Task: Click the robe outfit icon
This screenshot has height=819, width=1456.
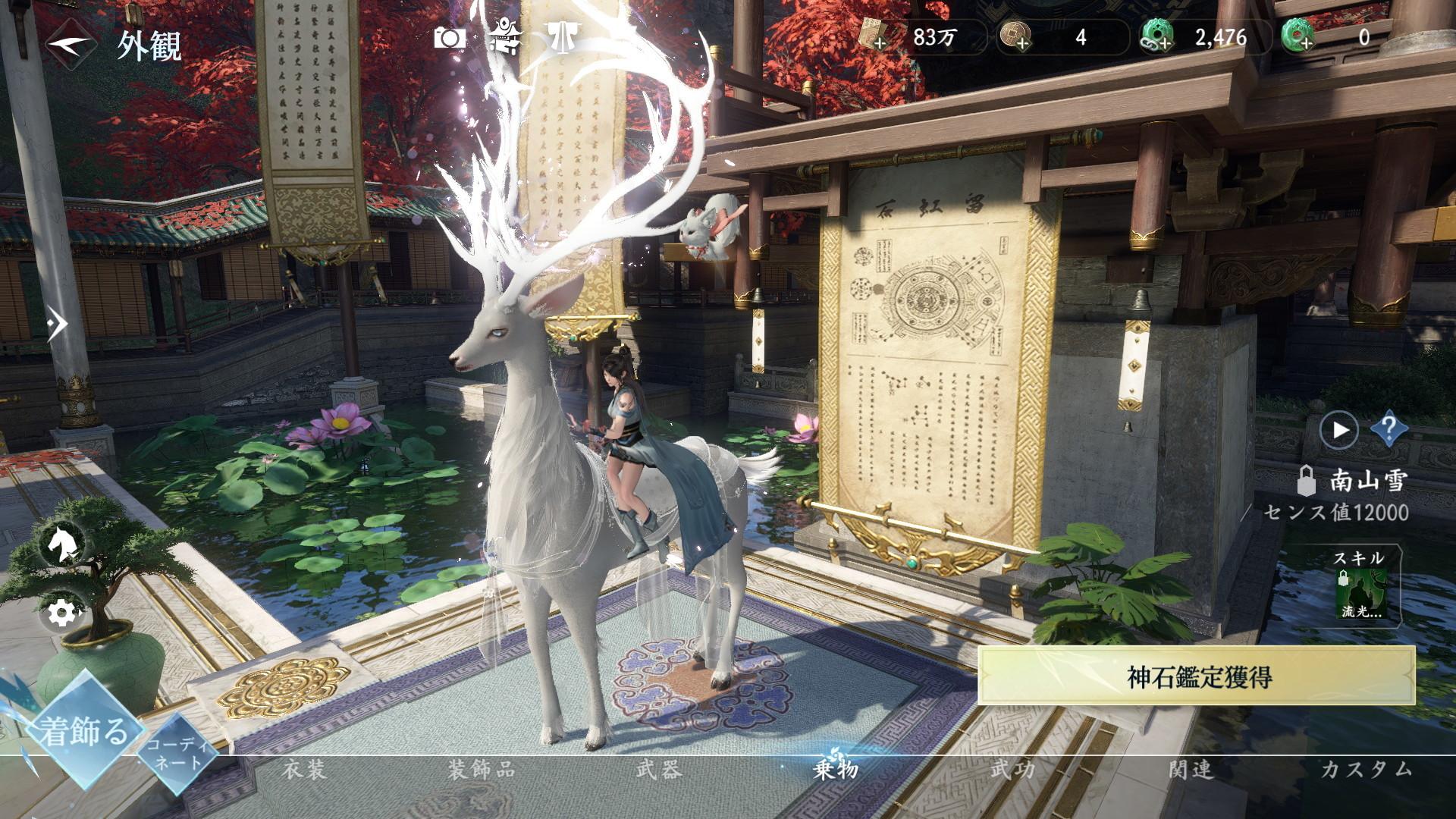Action: [562, 36]
